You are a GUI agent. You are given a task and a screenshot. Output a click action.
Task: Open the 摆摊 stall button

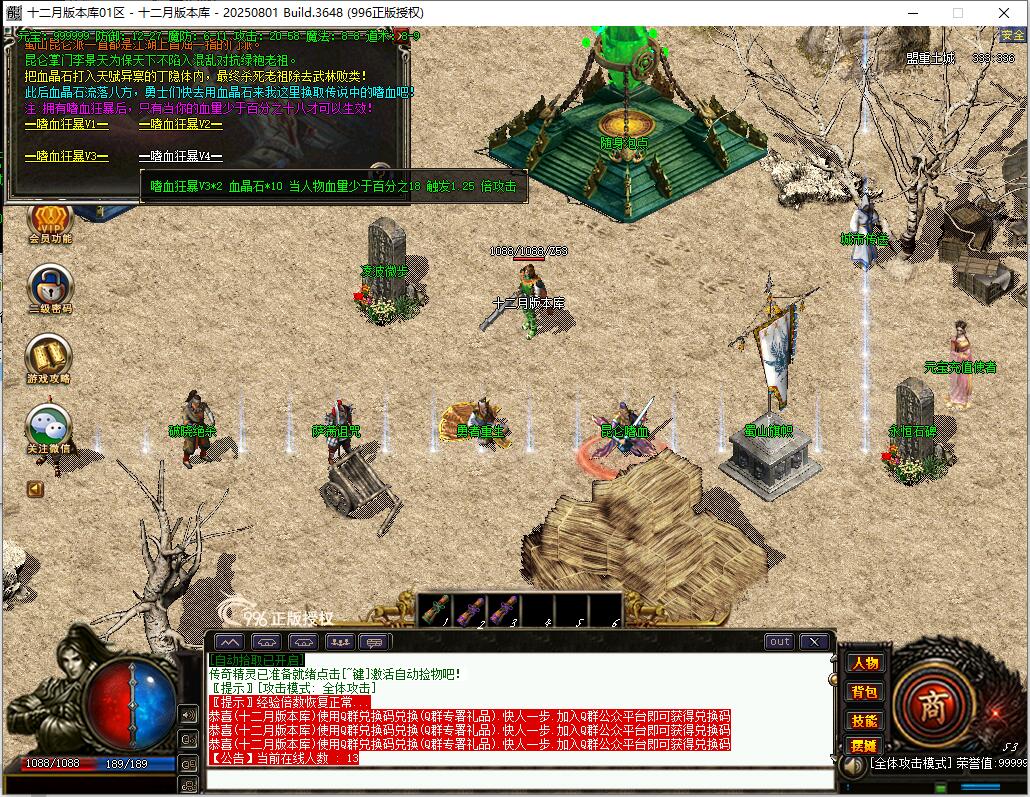tap(864, 746)
